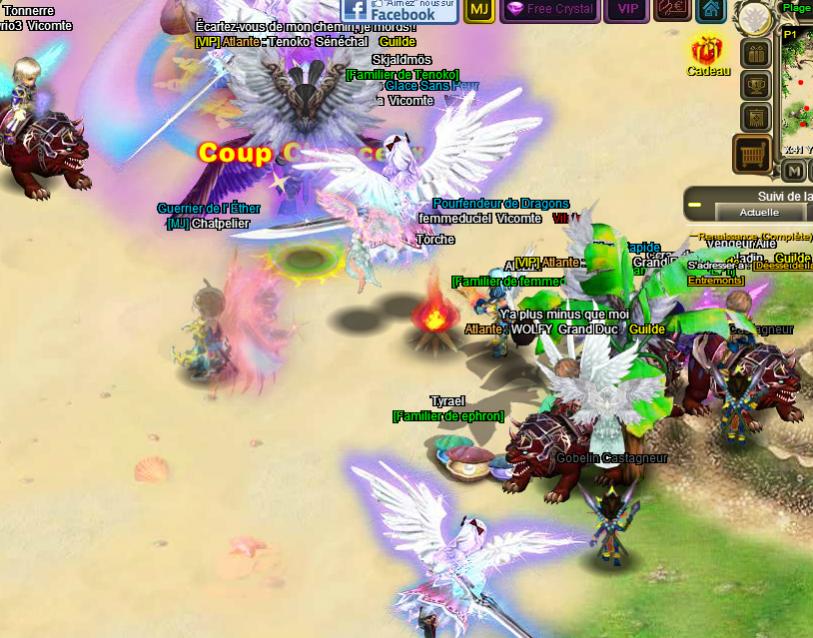Click the blue house home icon

(710, 9)
